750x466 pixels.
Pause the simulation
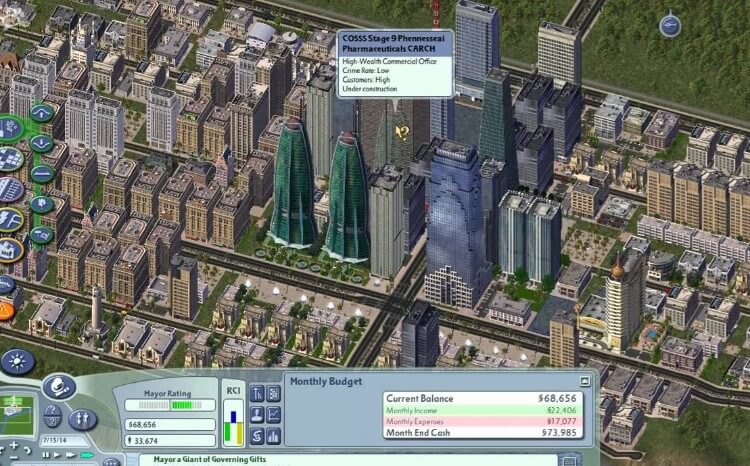pyautogui.click(x=45, y=455)
